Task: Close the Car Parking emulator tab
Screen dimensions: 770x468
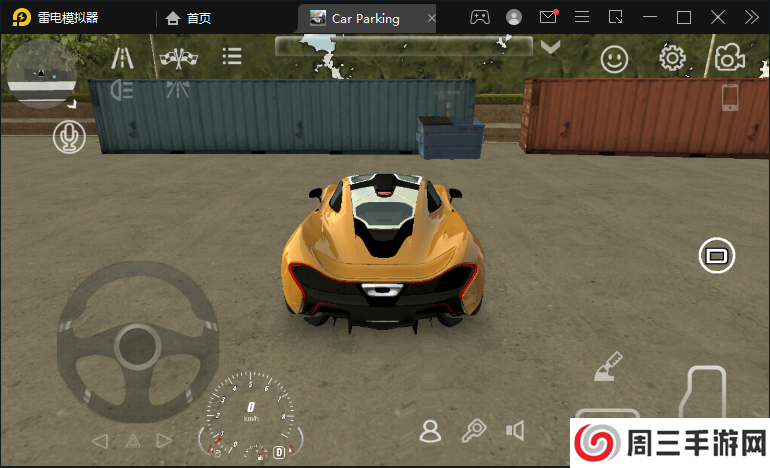Action: [x=431, y=18]
